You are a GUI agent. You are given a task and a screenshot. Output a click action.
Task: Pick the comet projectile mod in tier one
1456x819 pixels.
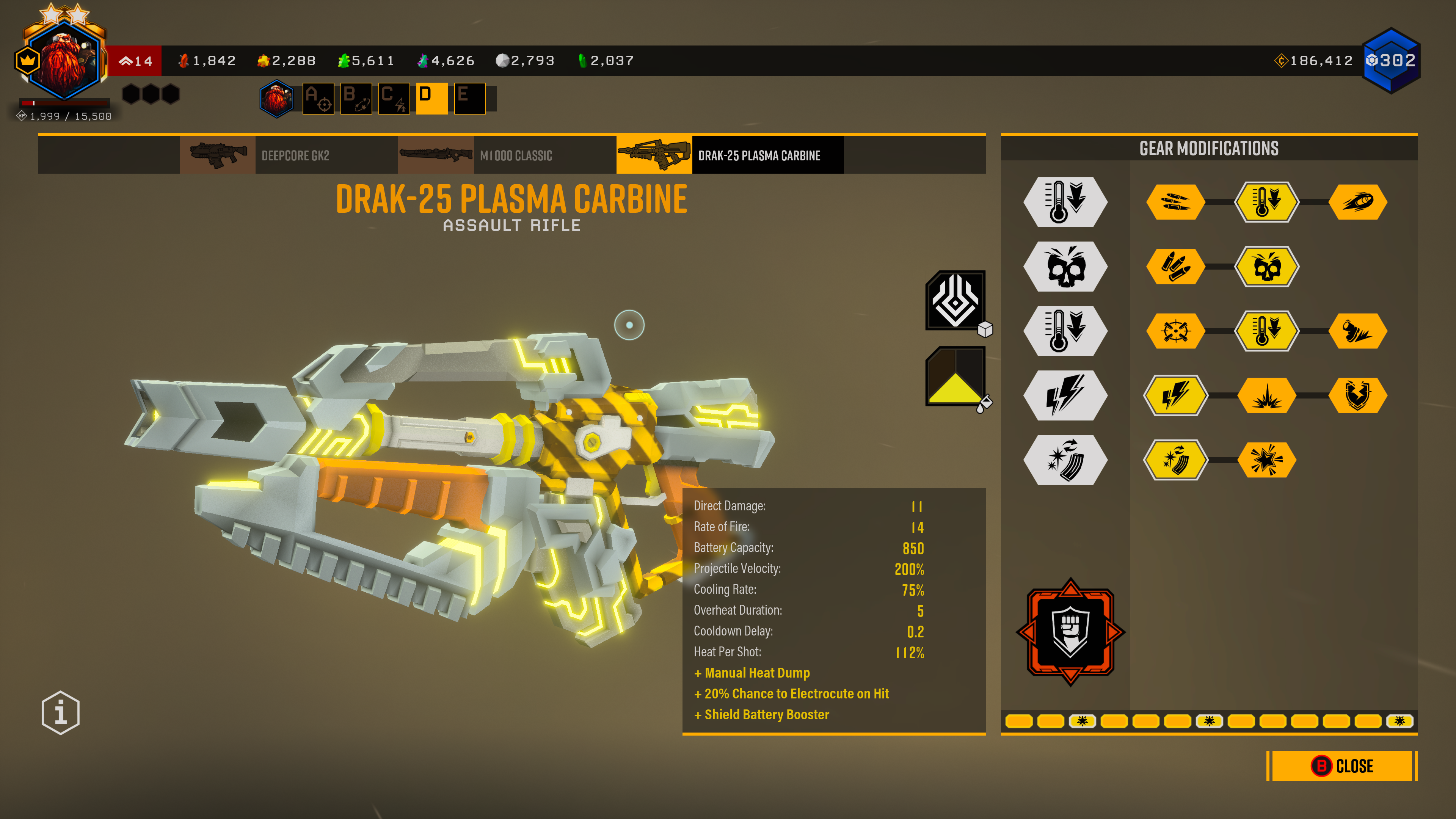click(x=1358, y=202)
